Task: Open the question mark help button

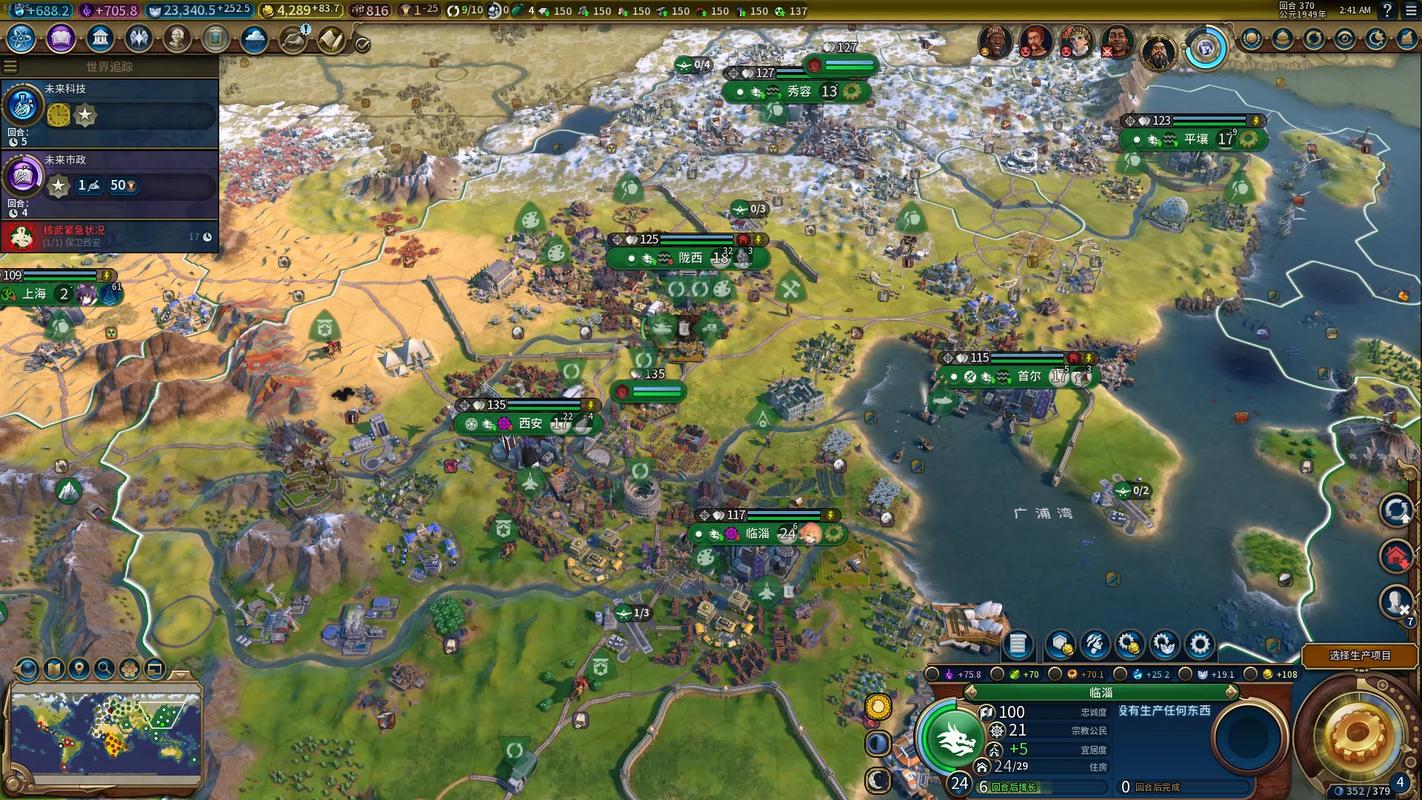Action: tap(1387, 10)
